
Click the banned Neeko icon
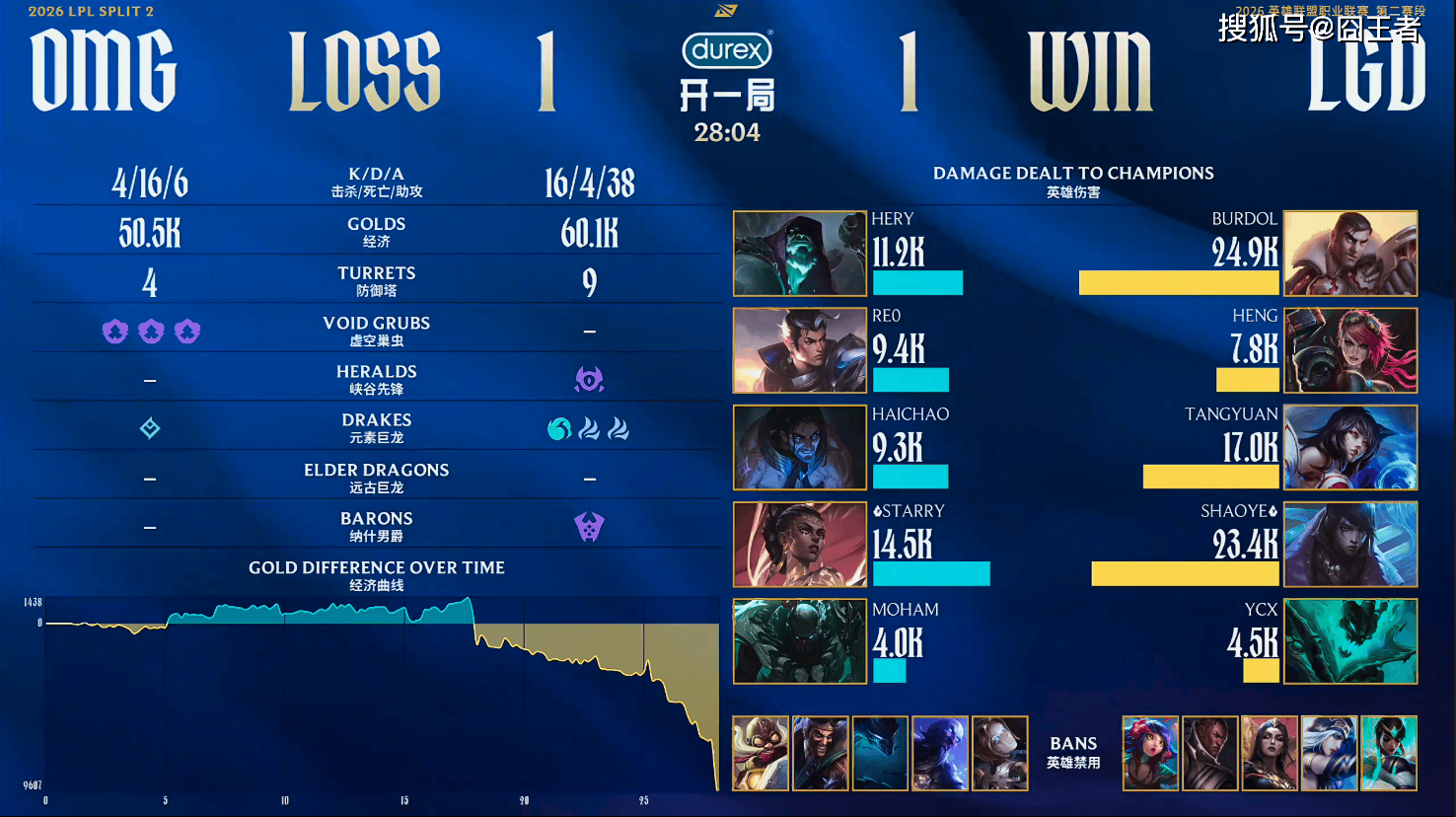click(1150, 753)
